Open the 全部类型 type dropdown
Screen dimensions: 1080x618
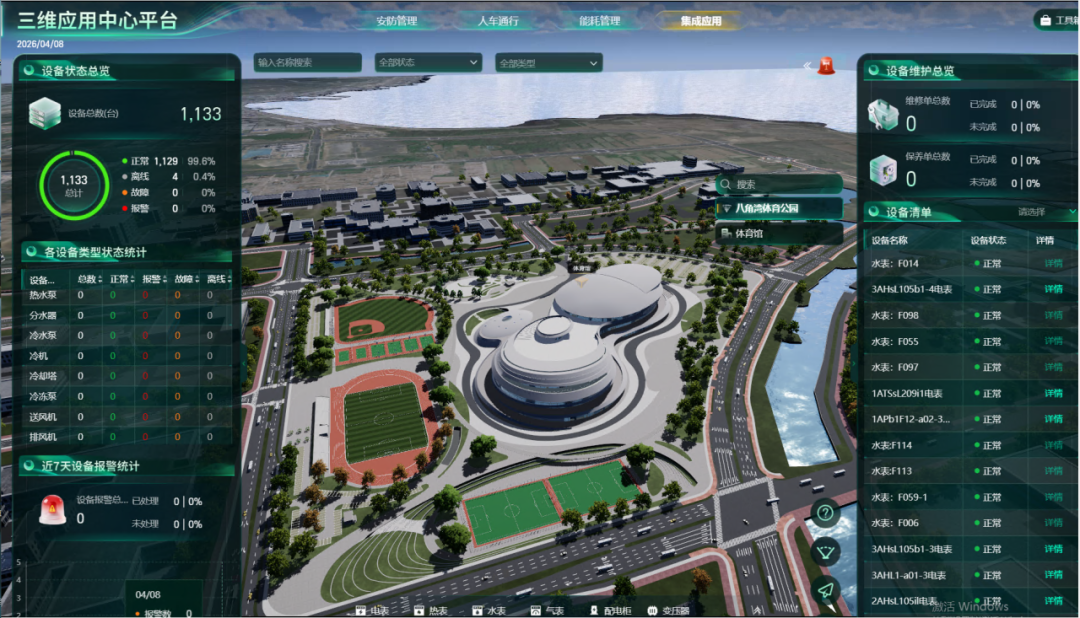tap(548, 63)
